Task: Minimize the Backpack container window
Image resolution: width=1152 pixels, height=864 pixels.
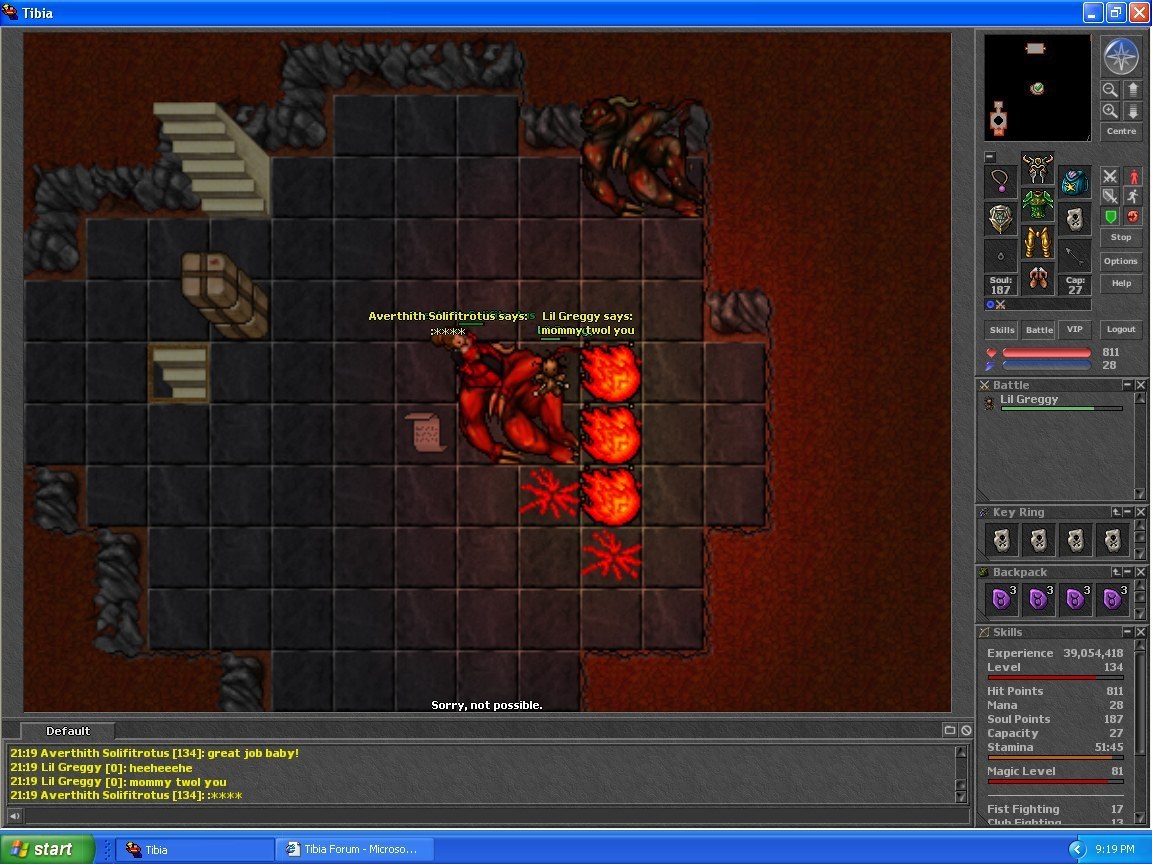Action: point(1128,572)
